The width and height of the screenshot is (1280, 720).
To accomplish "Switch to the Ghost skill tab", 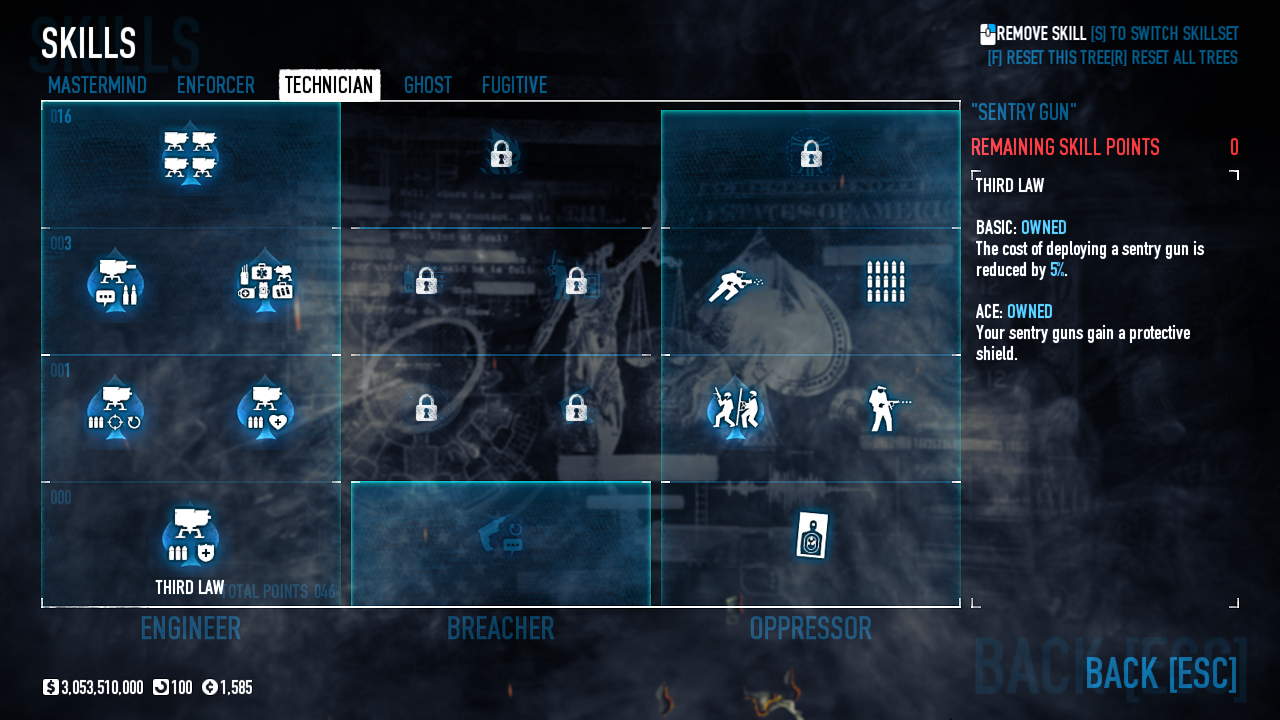I will 427,85.
